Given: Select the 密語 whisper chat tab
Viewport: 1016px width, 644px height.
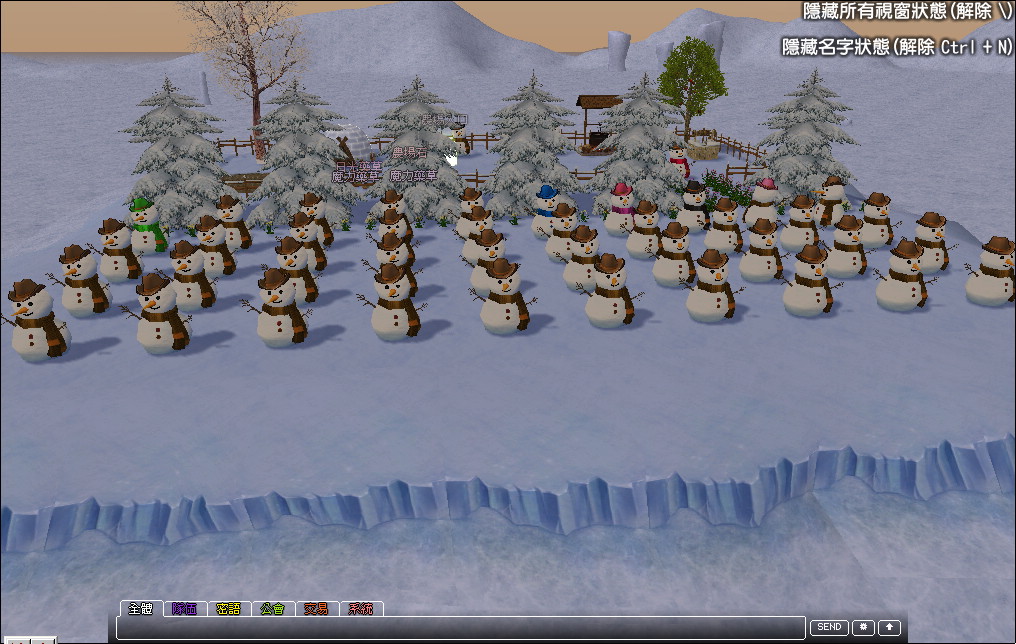Looking at the screenshot, I should 228,608.
